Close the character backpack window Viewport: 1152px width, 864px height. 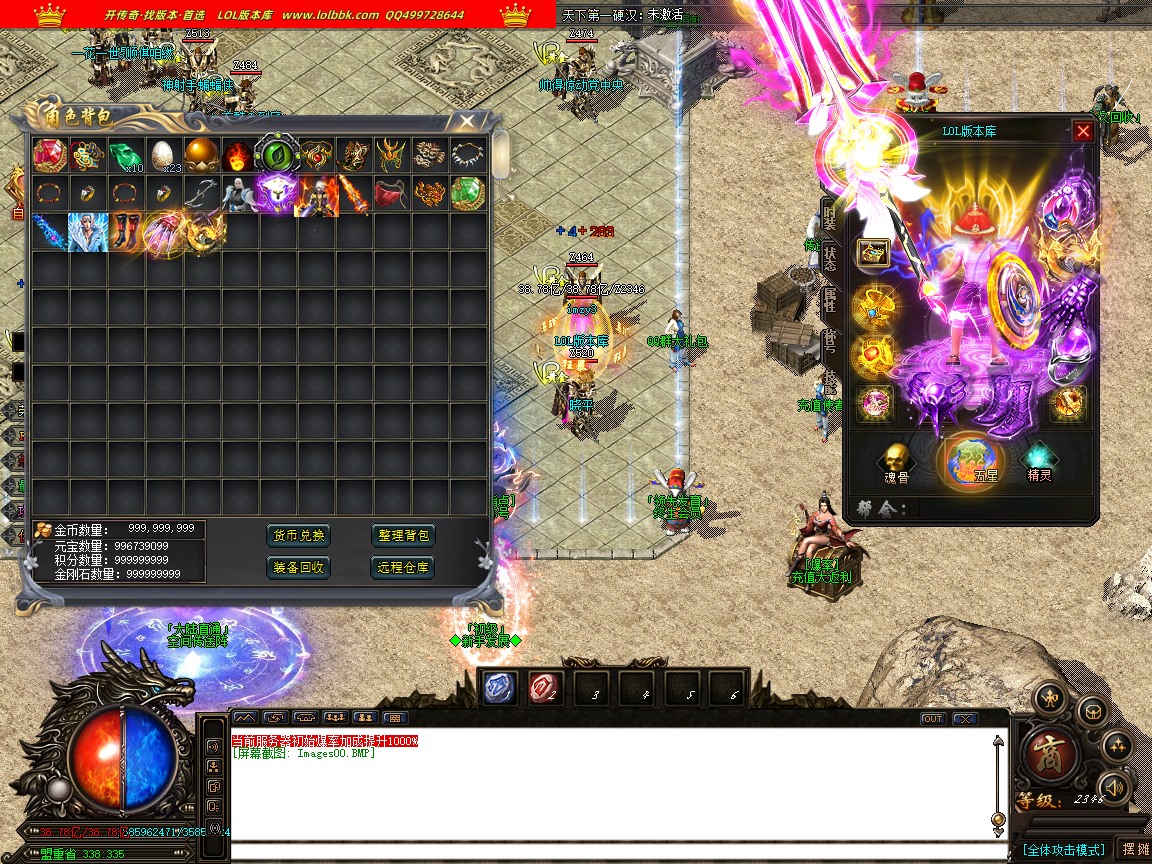467,121
